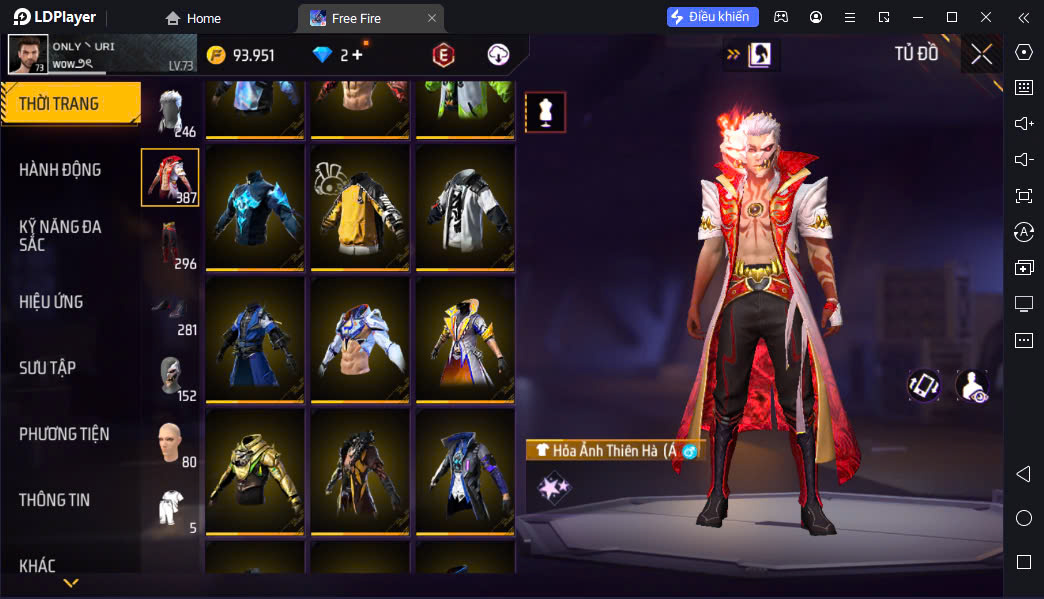Switch to the Hiệu Ứng section

[x=51, y=302]
